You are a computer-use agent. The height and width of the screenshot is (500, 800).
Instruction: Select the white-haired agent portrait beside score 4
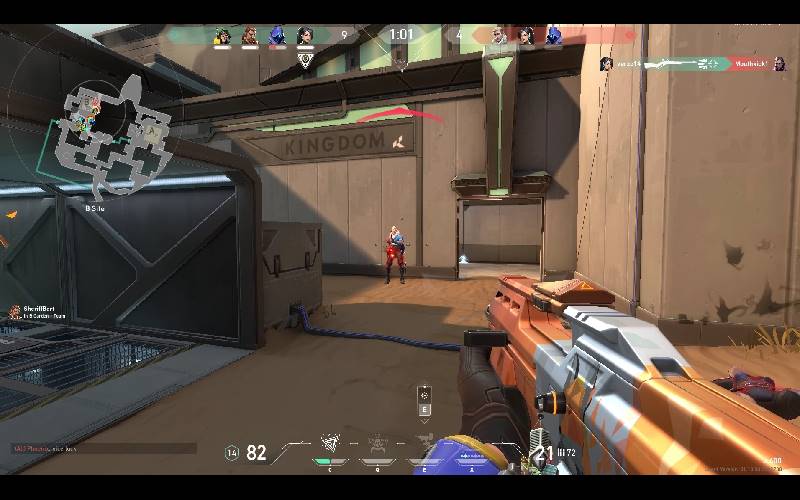[x=499, y=37]
